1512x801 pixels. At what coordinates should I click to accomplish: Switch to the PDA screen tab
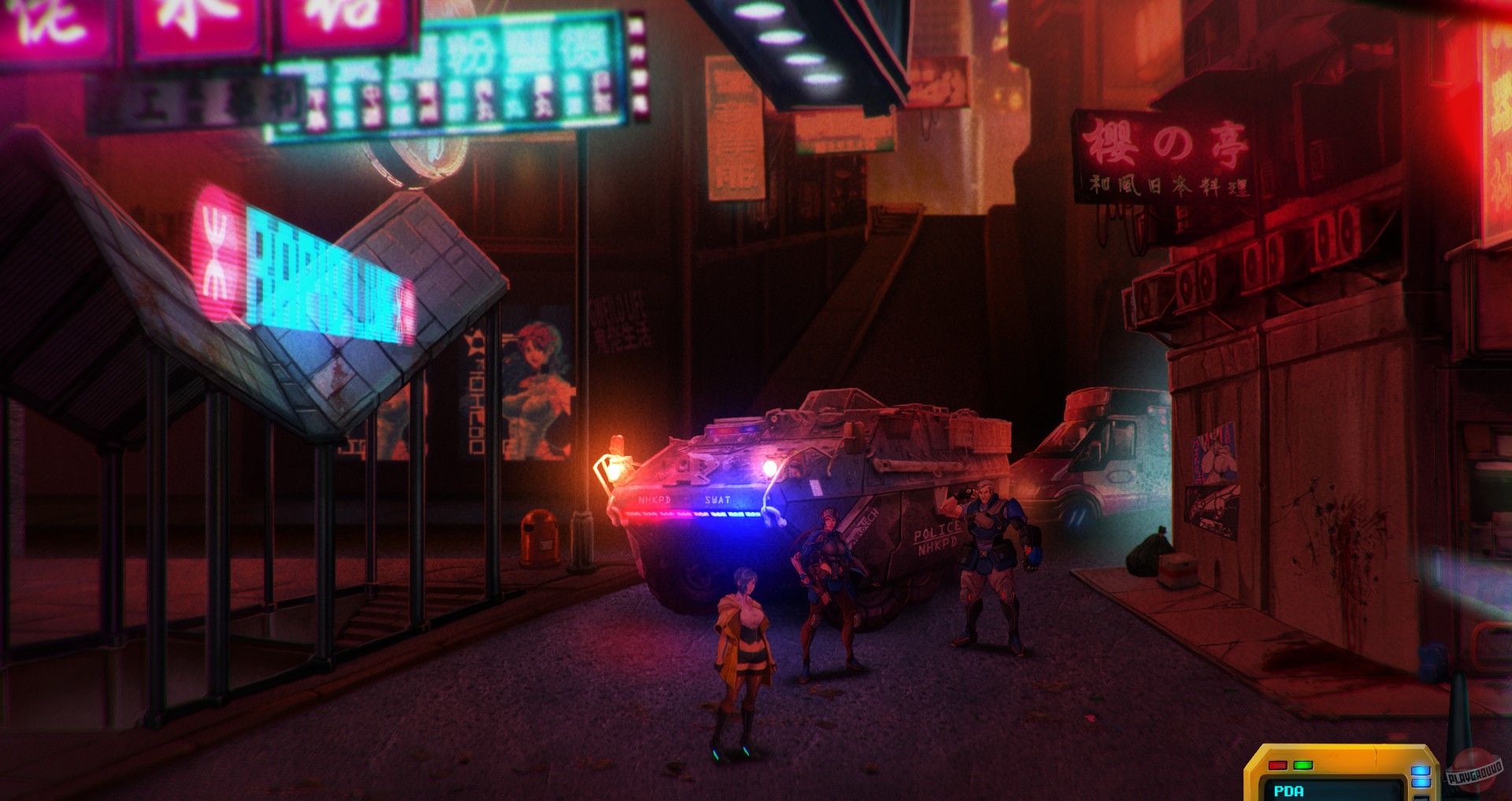1289,792
